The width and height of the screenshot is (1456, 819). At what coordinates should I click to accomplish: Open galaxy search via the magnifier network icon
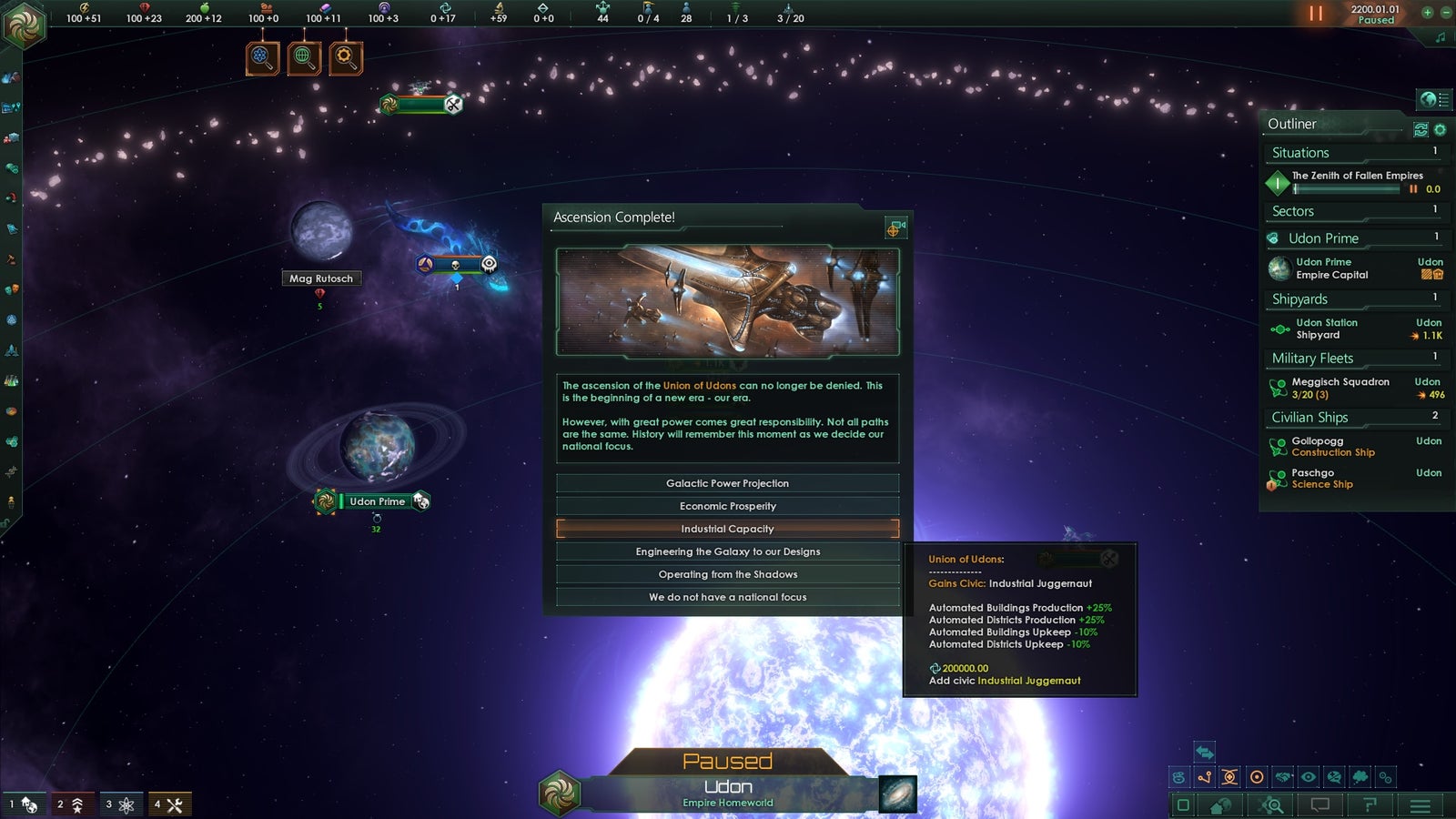(1269, 804)
